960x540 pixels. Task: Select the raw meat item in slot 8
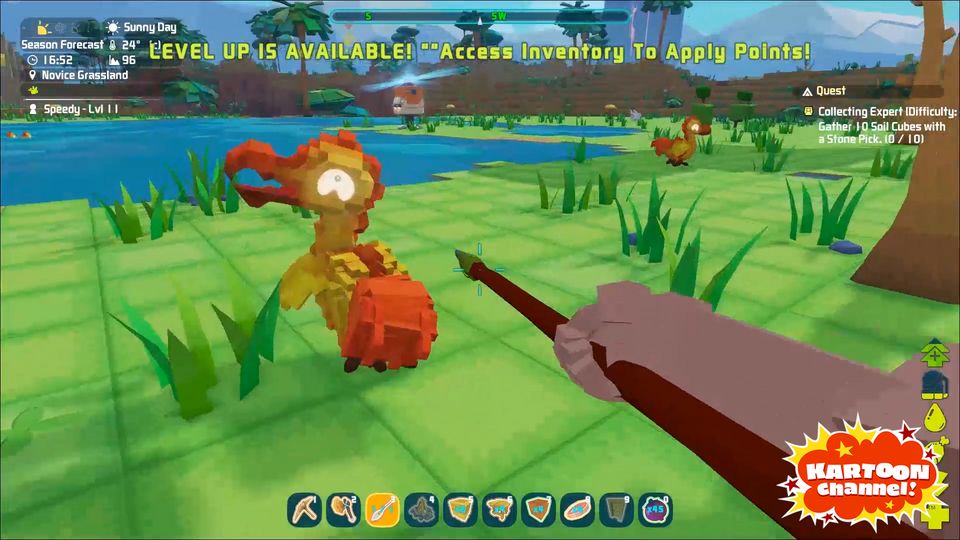[x=578, y=510]
